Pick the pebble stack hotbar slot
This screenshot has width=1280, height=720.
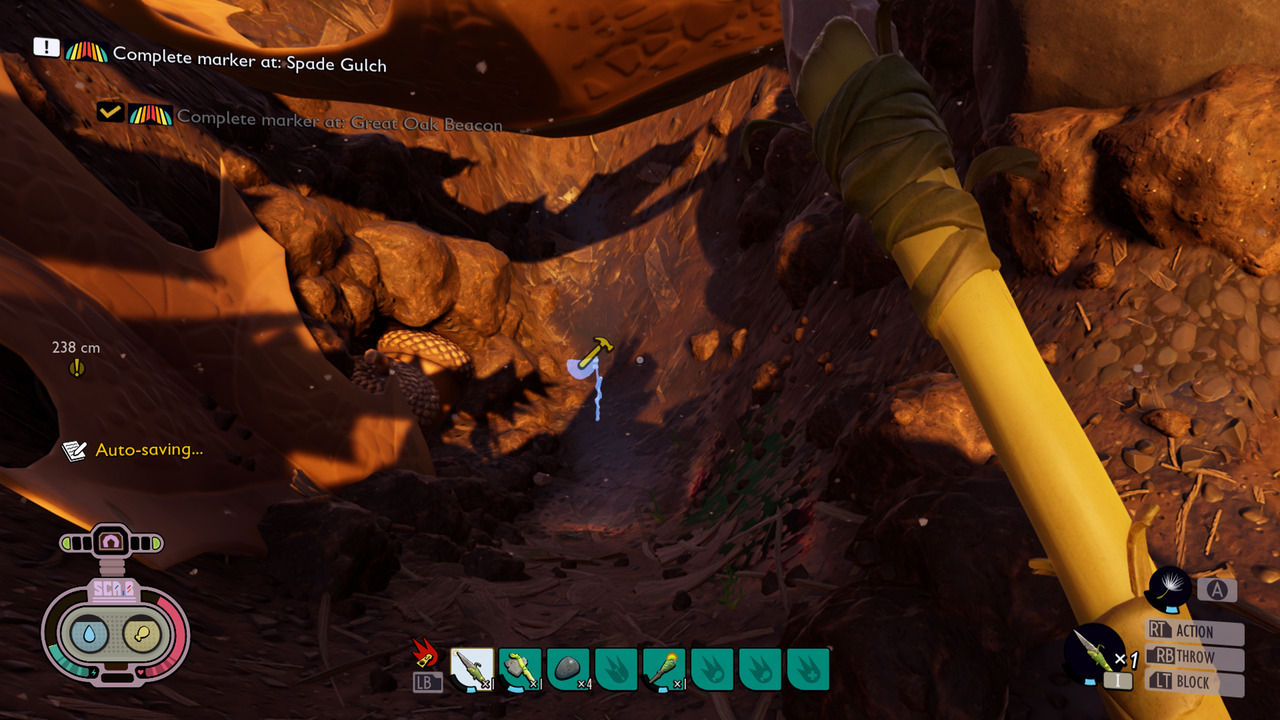[568, 669]
